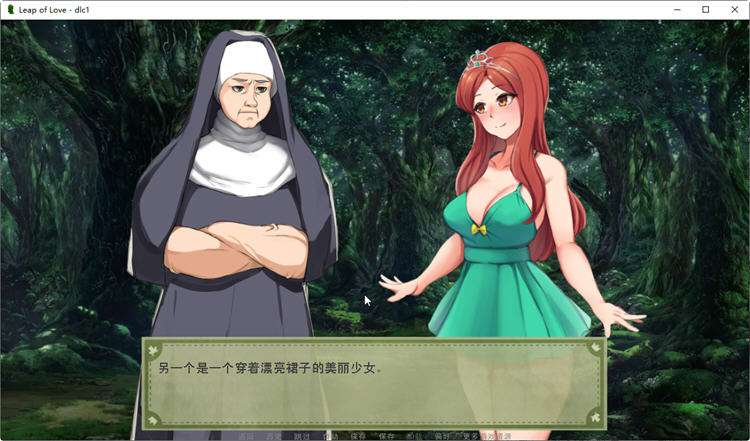
Task: Maximize the game window
Action: click(705, 9)
